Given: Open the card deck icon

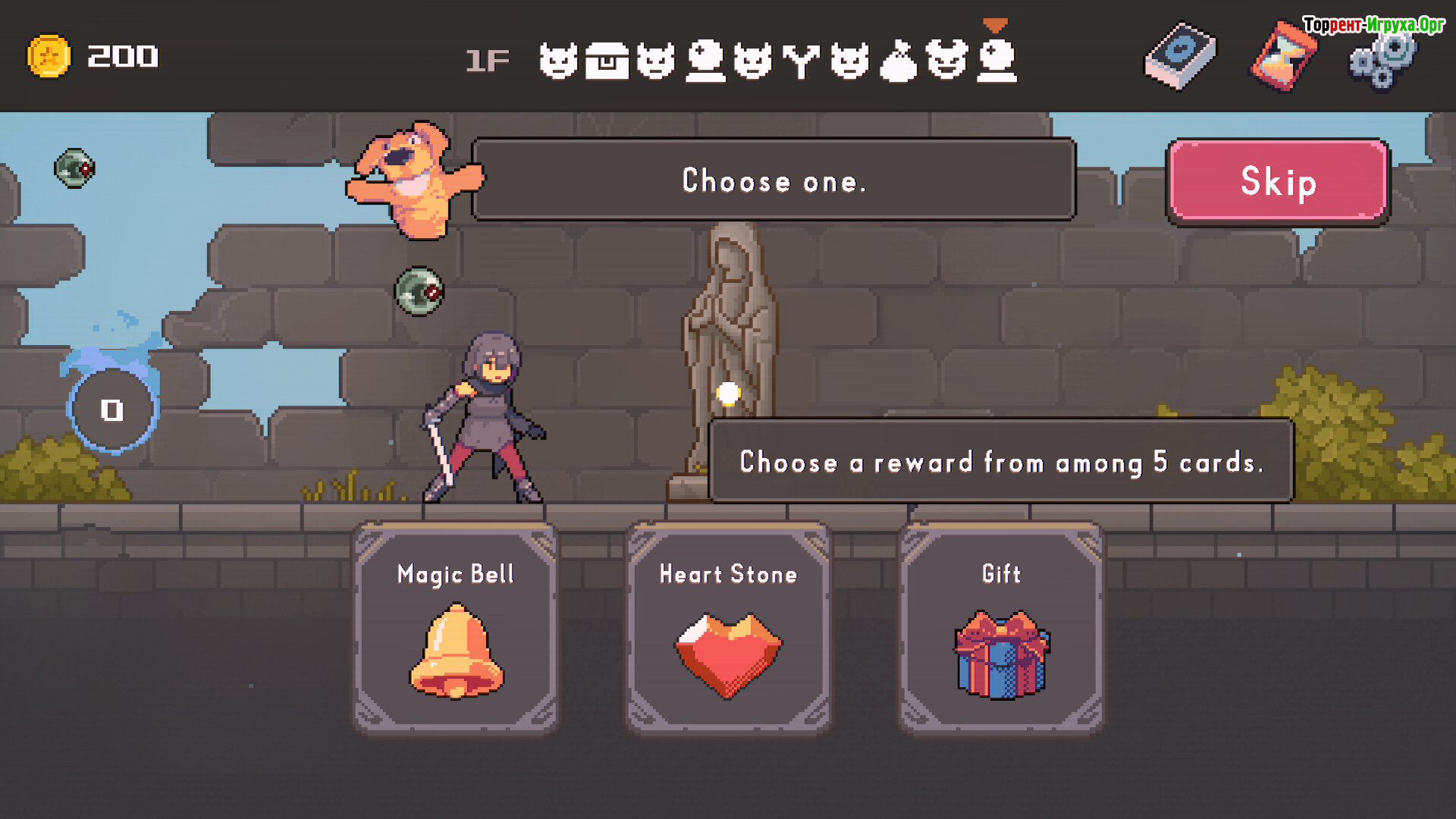Looking at the screenshot, I should 1180,57.
